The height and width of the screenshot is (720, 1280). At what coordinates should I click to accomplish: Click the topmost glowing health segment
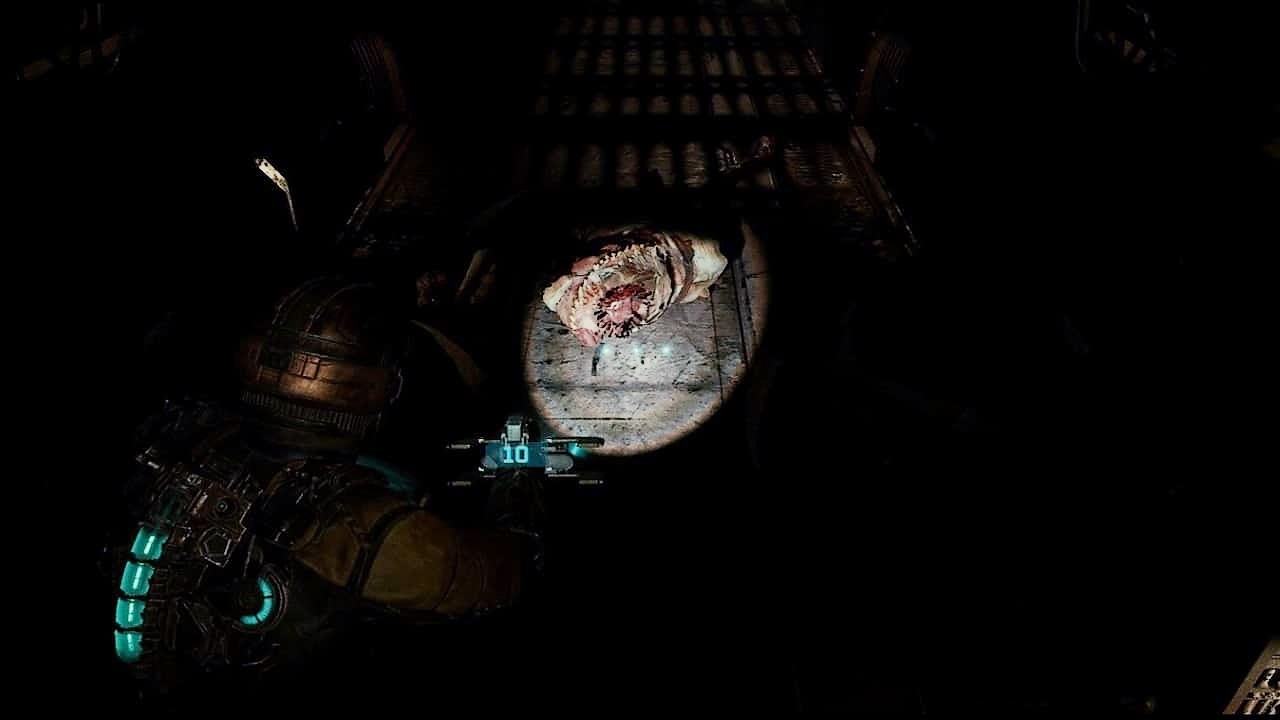(150, 543)
